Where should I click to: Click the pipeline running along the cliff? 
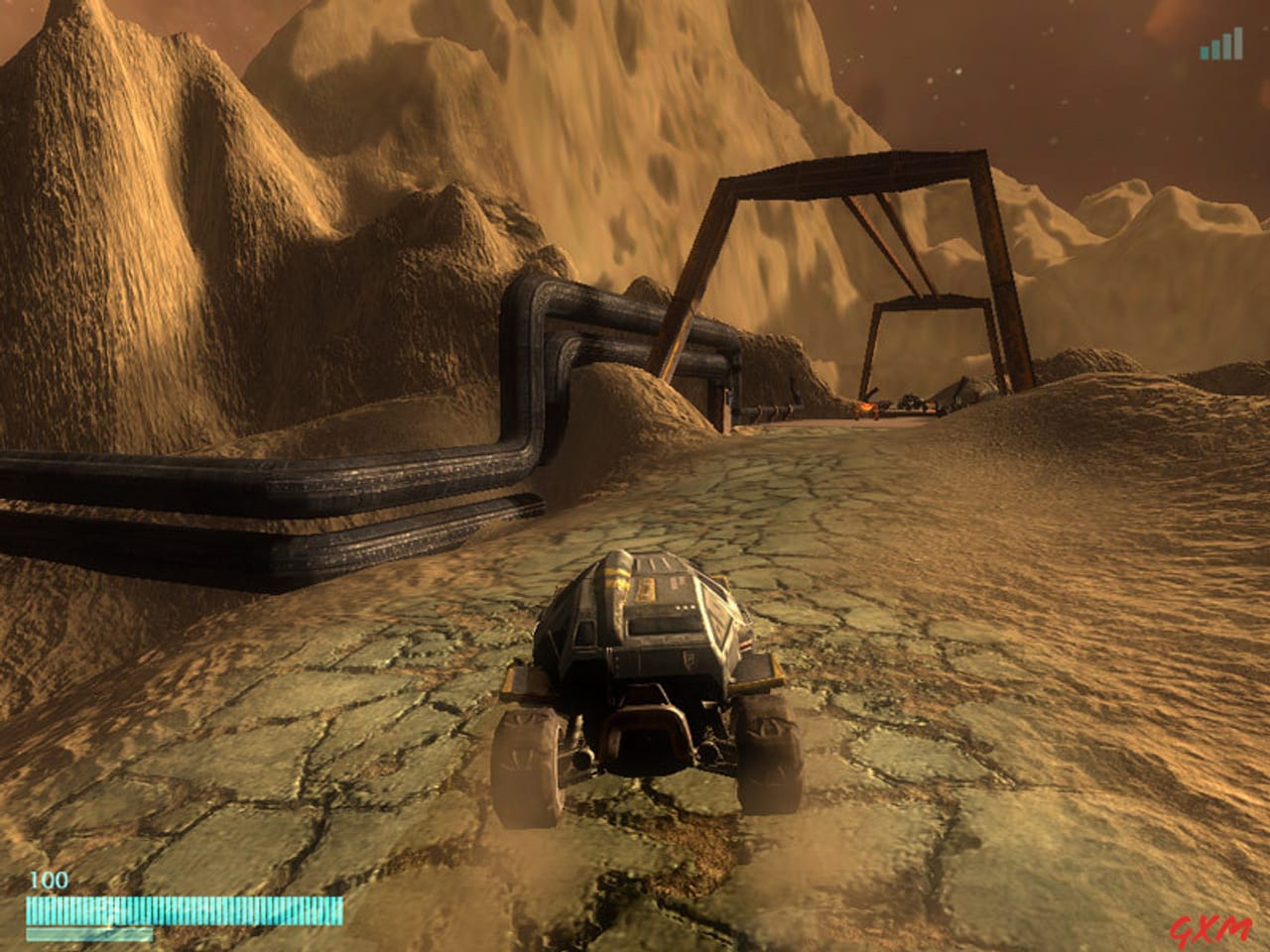397,476
